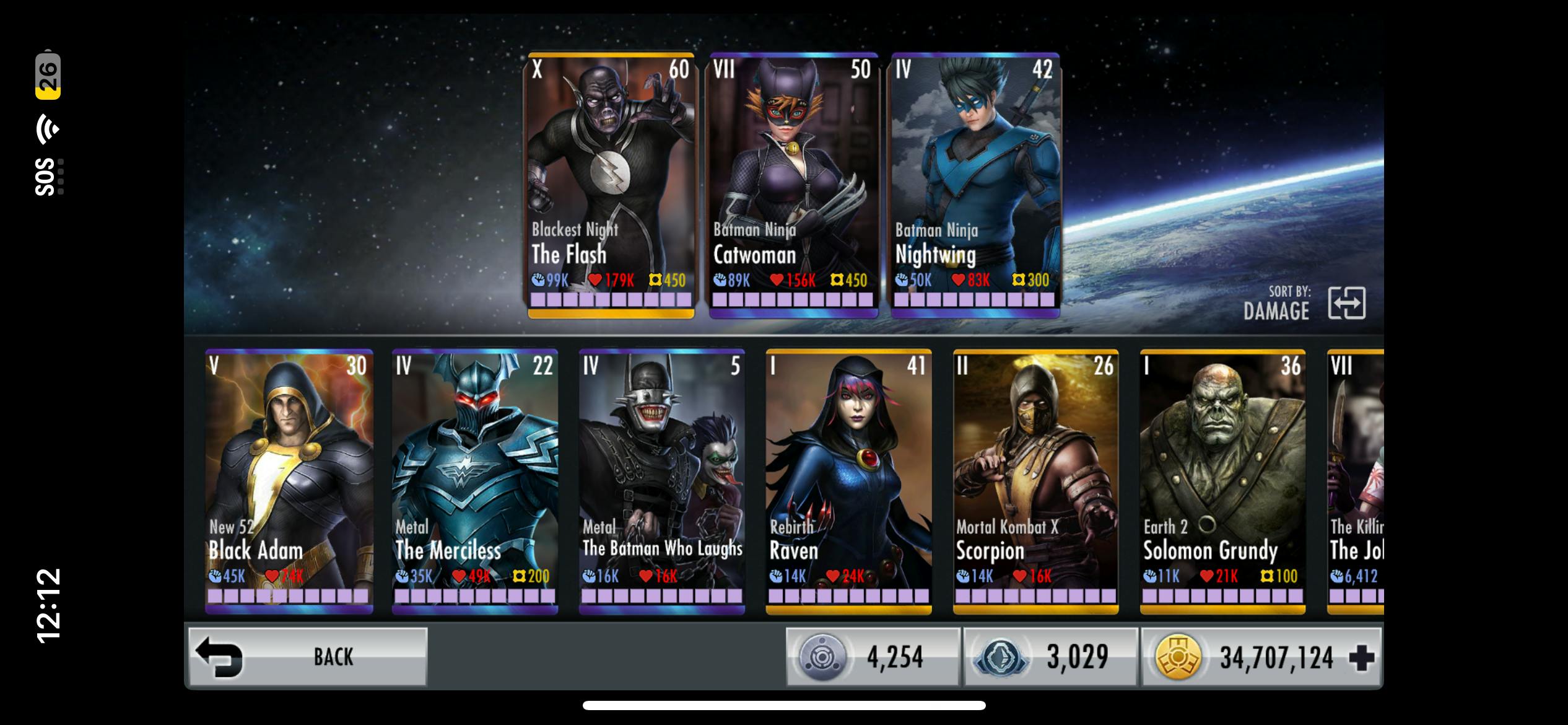This screenshot has height=725, width=1568.
Task: Select the partially visible Killing Joke Joker card
Action: tap(1356, 481)
